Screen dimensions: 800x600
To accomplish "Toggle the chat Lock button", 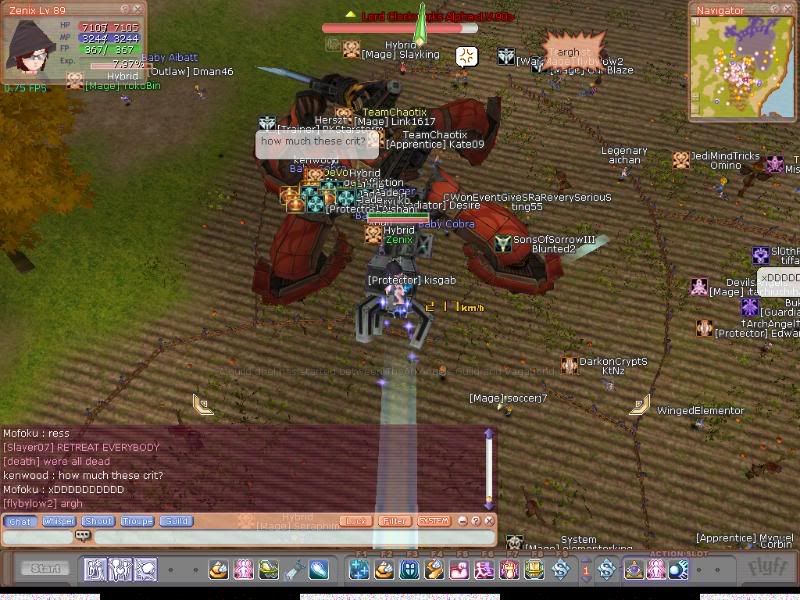I will point(355,521).
